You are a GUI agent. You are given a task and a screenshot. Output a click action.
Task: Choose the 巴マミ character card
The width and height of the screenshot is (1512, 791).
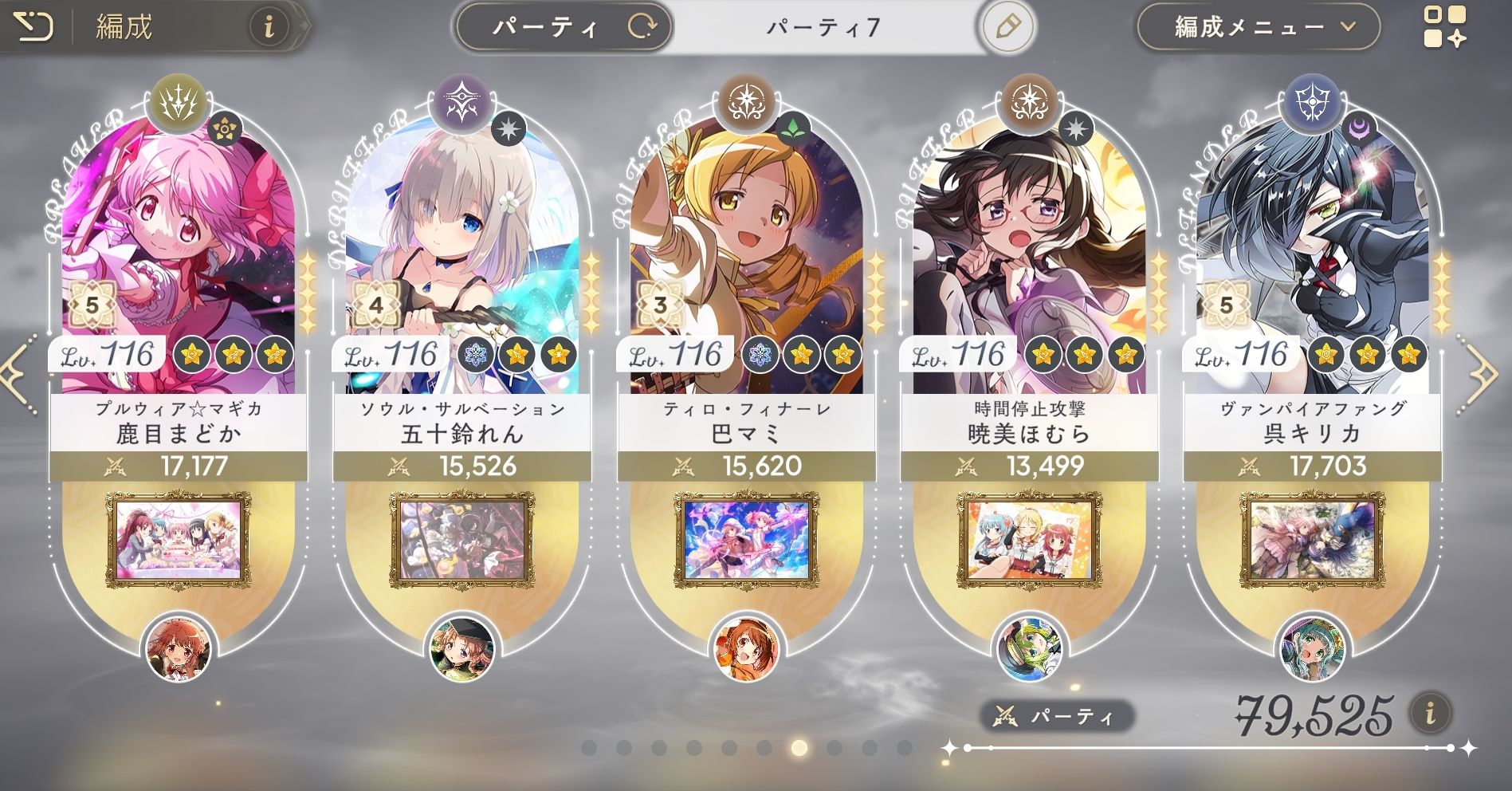coord(745,263)
